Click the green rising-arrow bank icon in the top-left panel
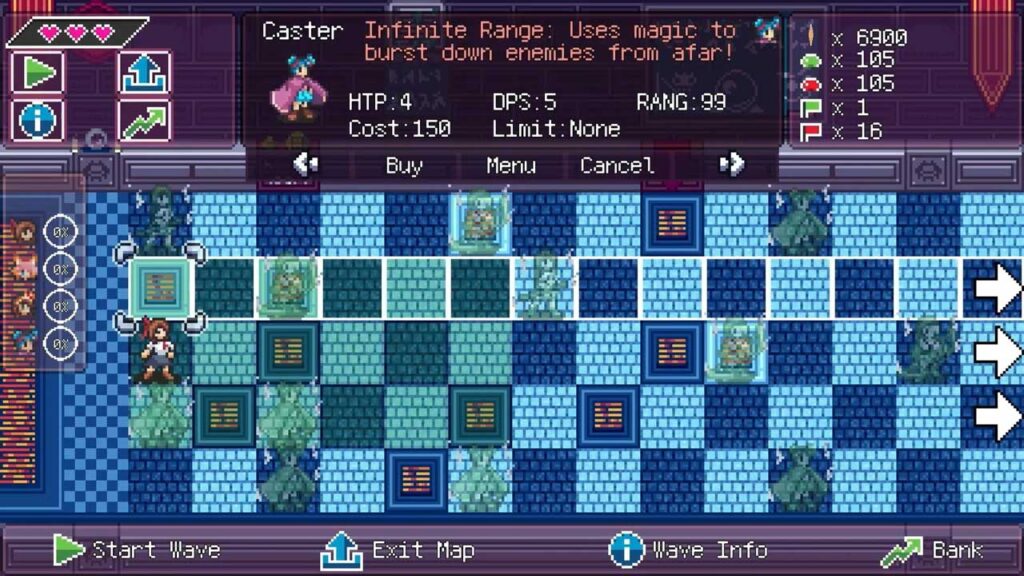Image resolution: width=1024 pixels, height=576 pixels. point(143,121)
